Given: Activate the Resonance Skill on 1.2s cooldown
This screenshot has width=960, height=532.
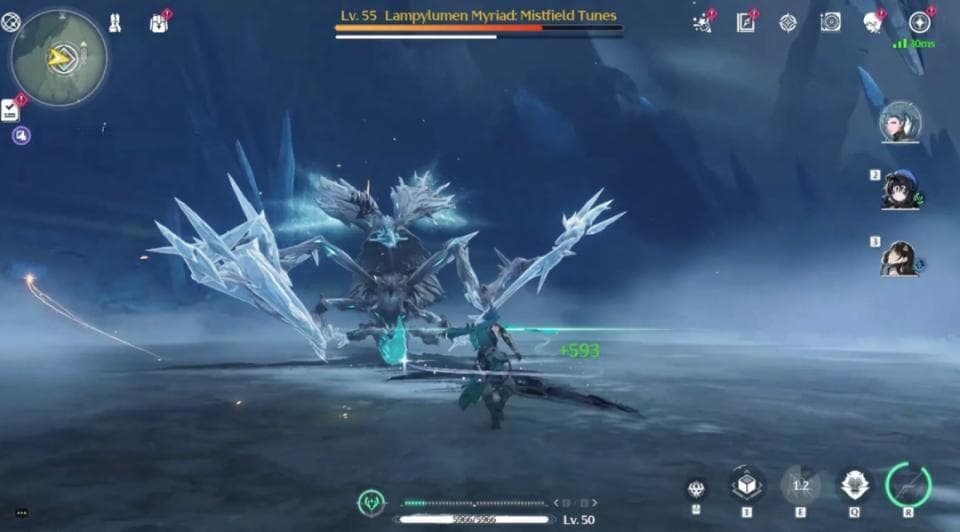Looking at the screenshot, I should coord(800,485).
